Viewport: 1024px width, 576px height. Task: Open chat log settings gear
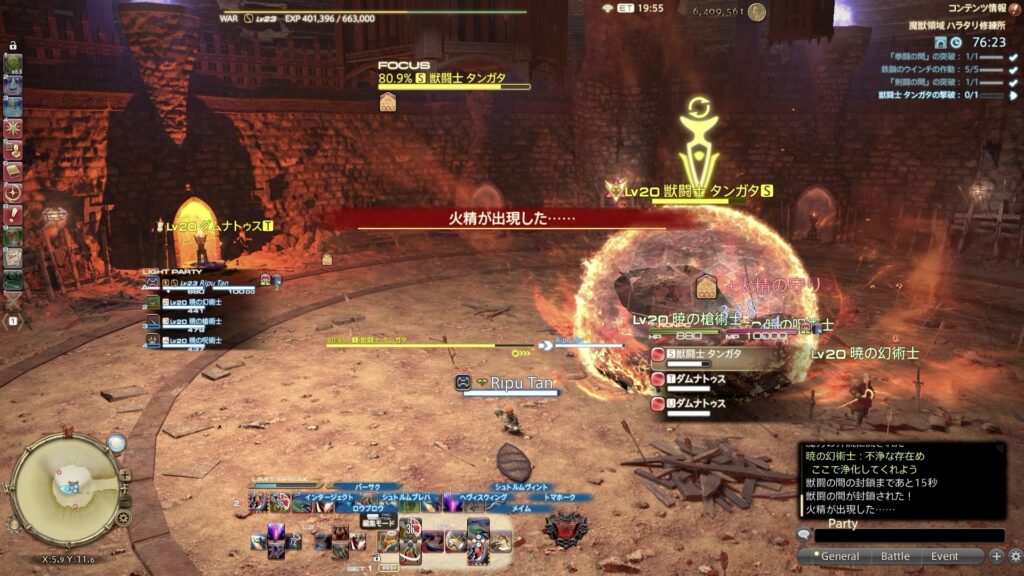click(1015, 556)
